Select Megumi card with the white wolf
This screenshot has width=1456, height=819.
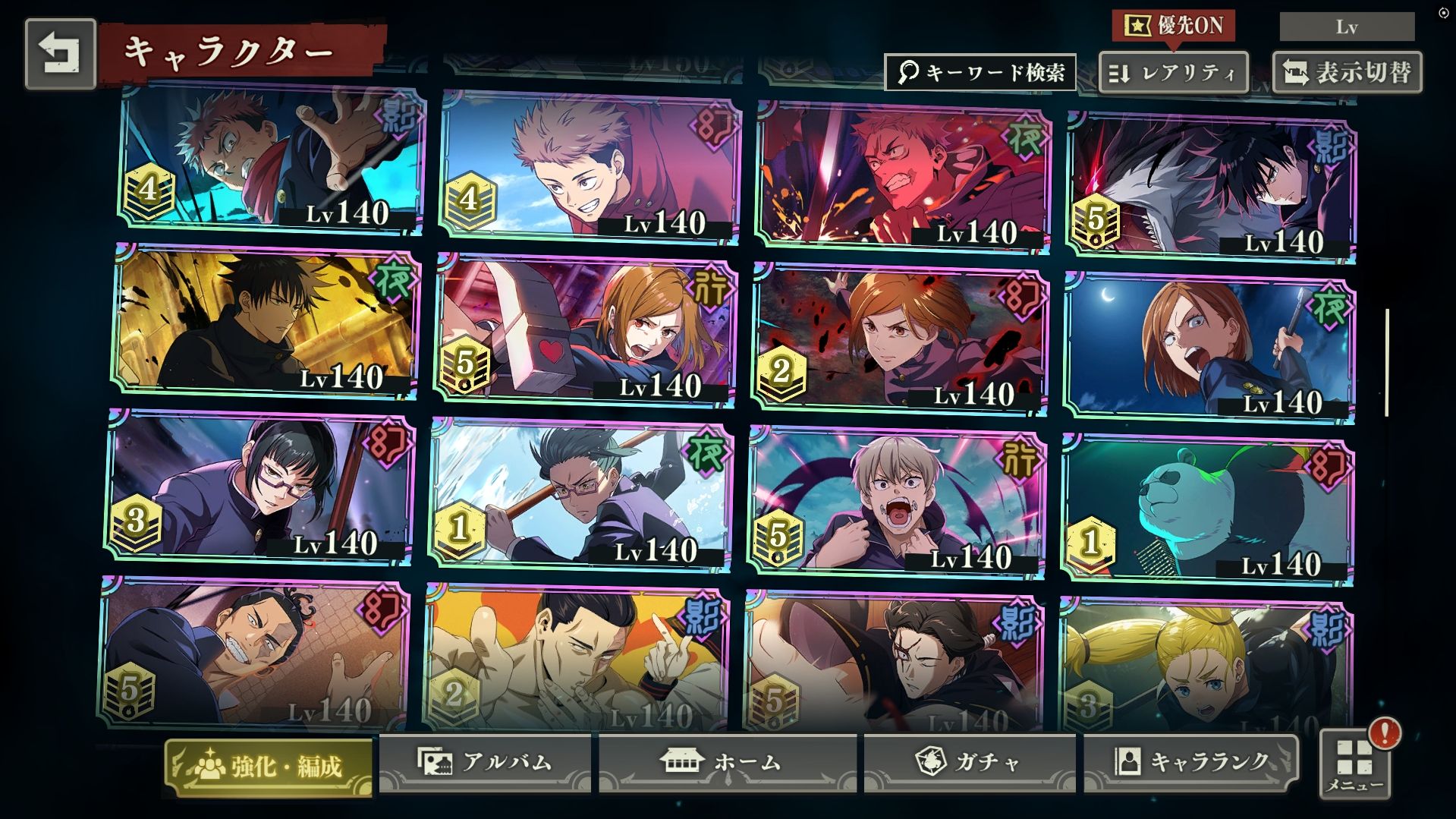1210,187
